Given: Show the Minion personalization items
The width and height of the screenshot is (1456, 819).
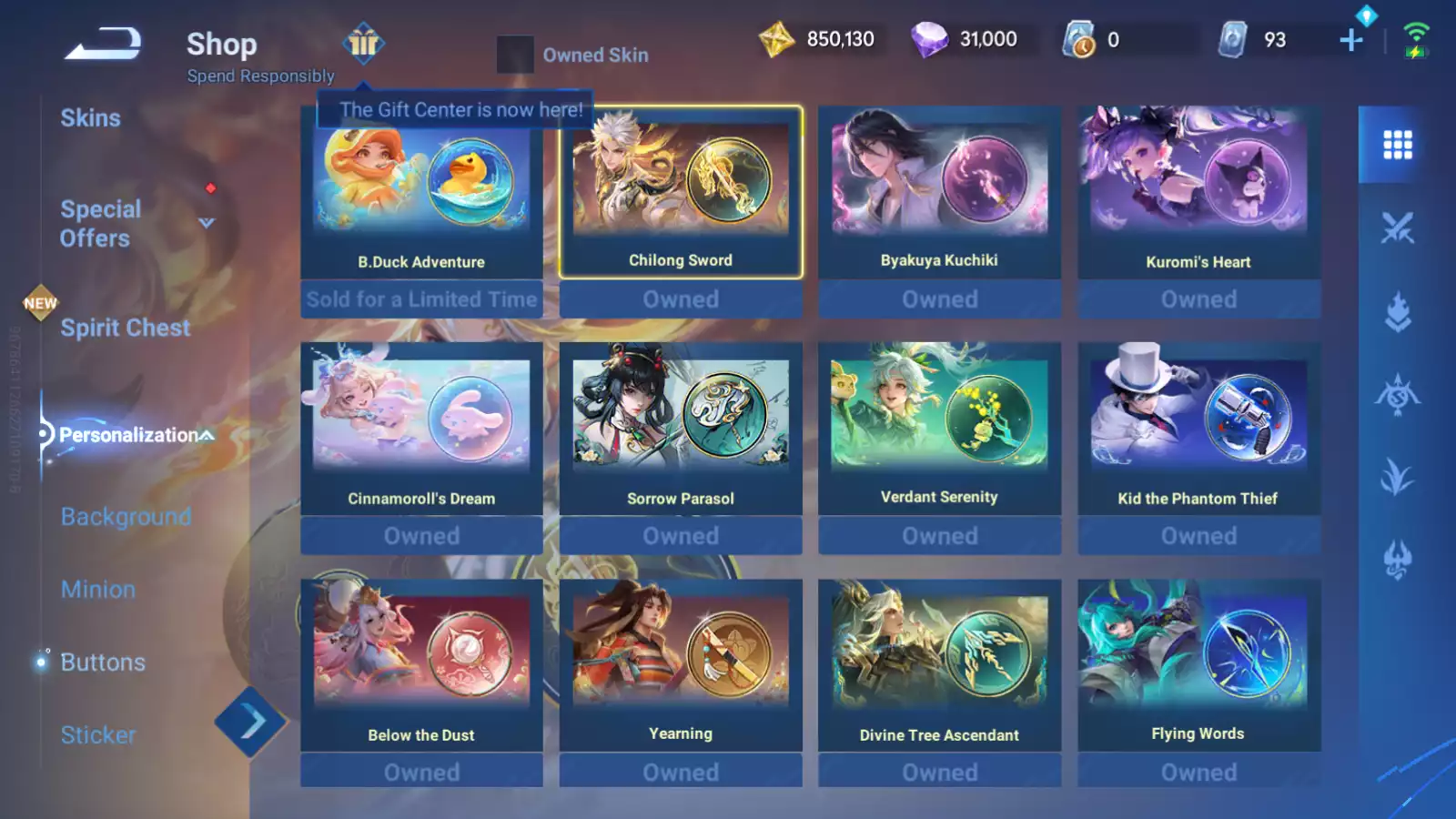Looking at the screenshot, I should click(x=98, y=590).
